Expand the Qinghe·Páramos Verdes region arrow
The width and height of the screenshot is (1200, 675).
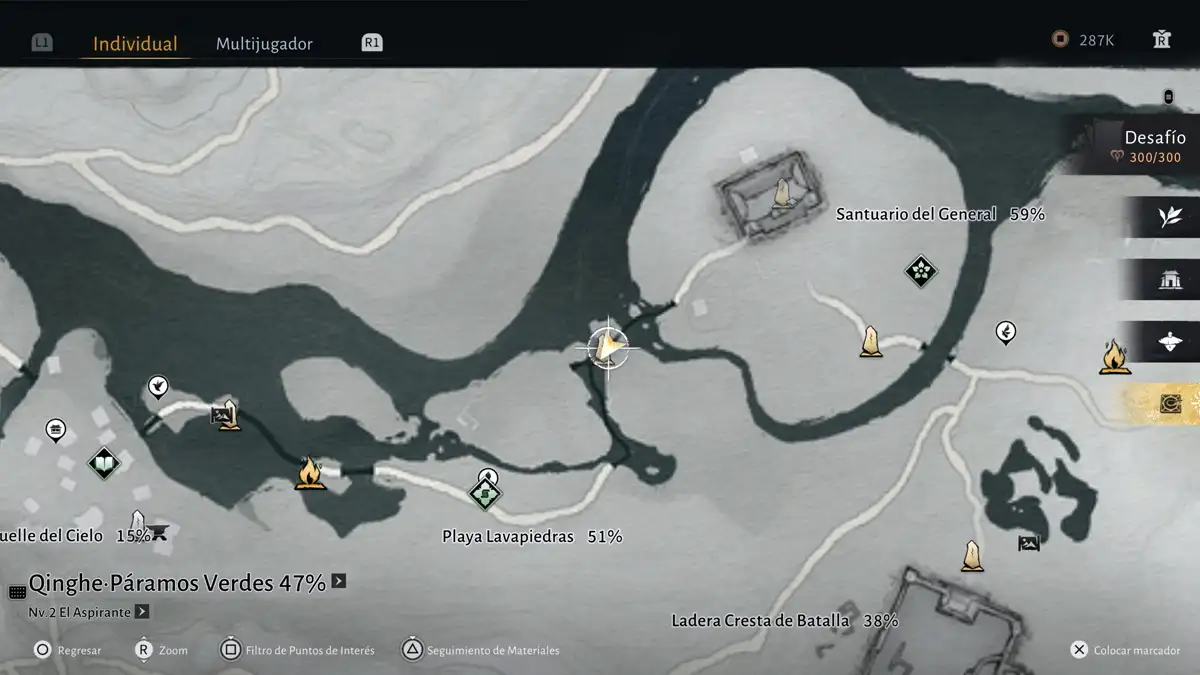339,581
